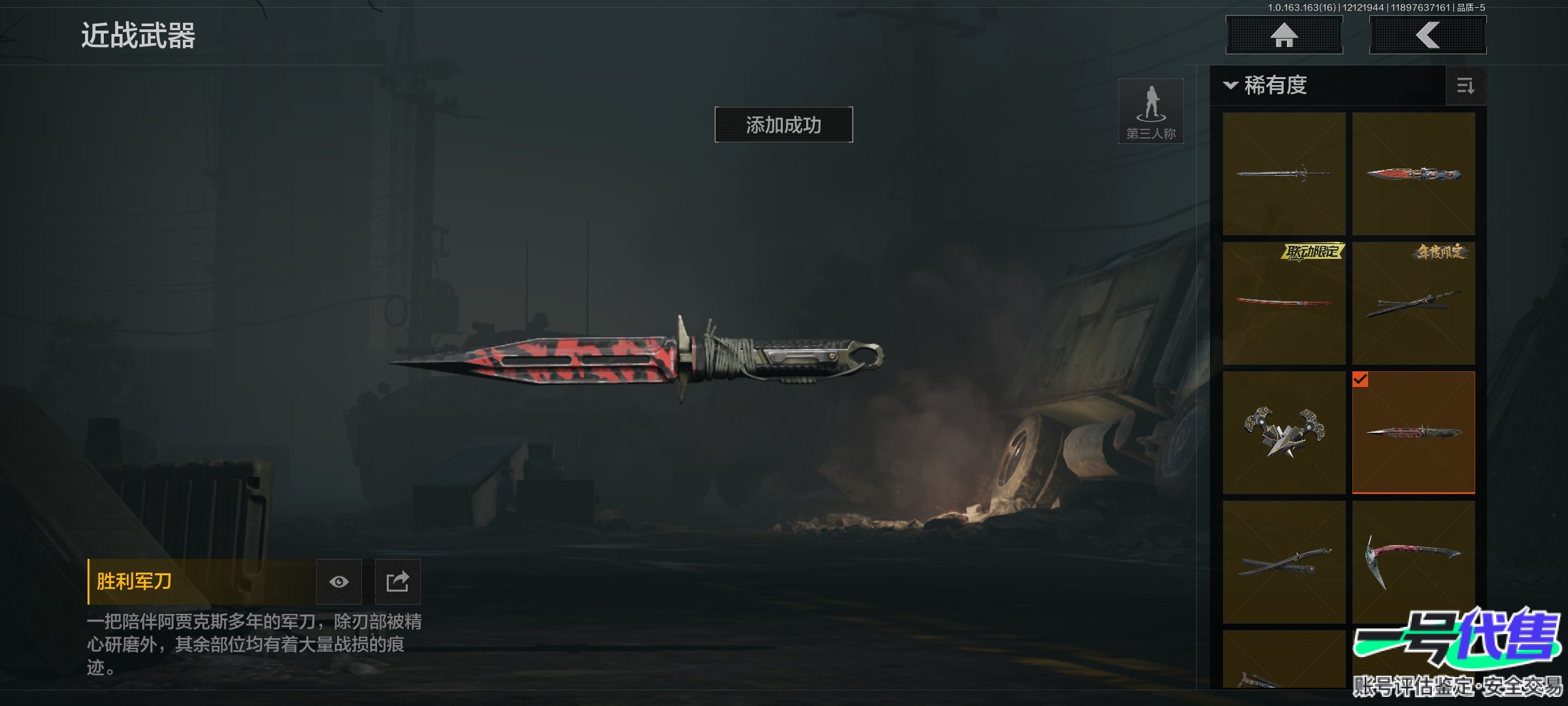Choose the crossed black blades skin

point(1284,562)
